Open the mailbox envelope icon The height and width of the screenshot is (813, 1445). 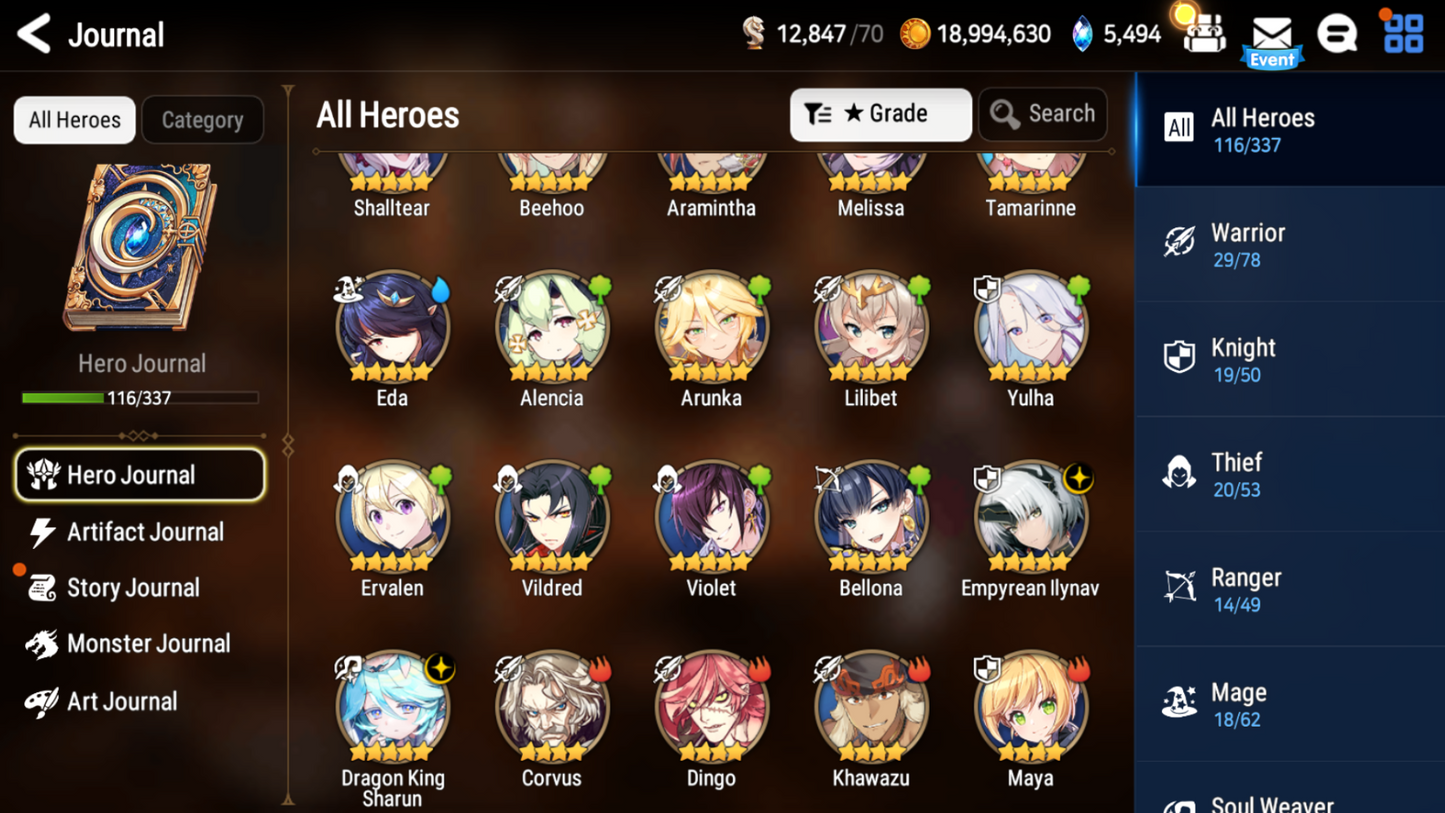1272,36
